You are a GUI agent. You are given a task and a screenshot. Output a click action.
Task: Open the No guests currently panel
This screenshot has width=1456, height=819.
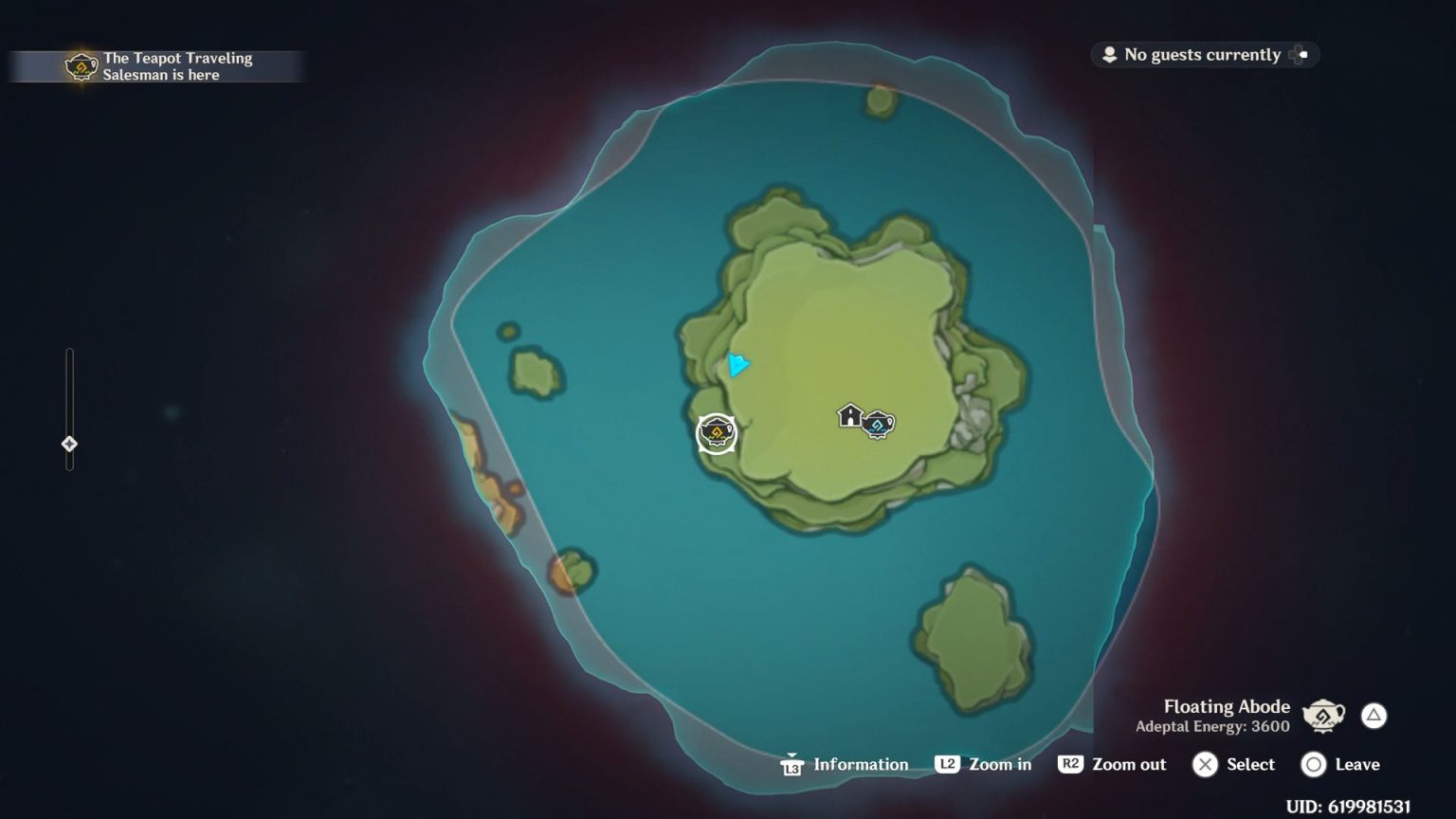[x=1204, y=55]
